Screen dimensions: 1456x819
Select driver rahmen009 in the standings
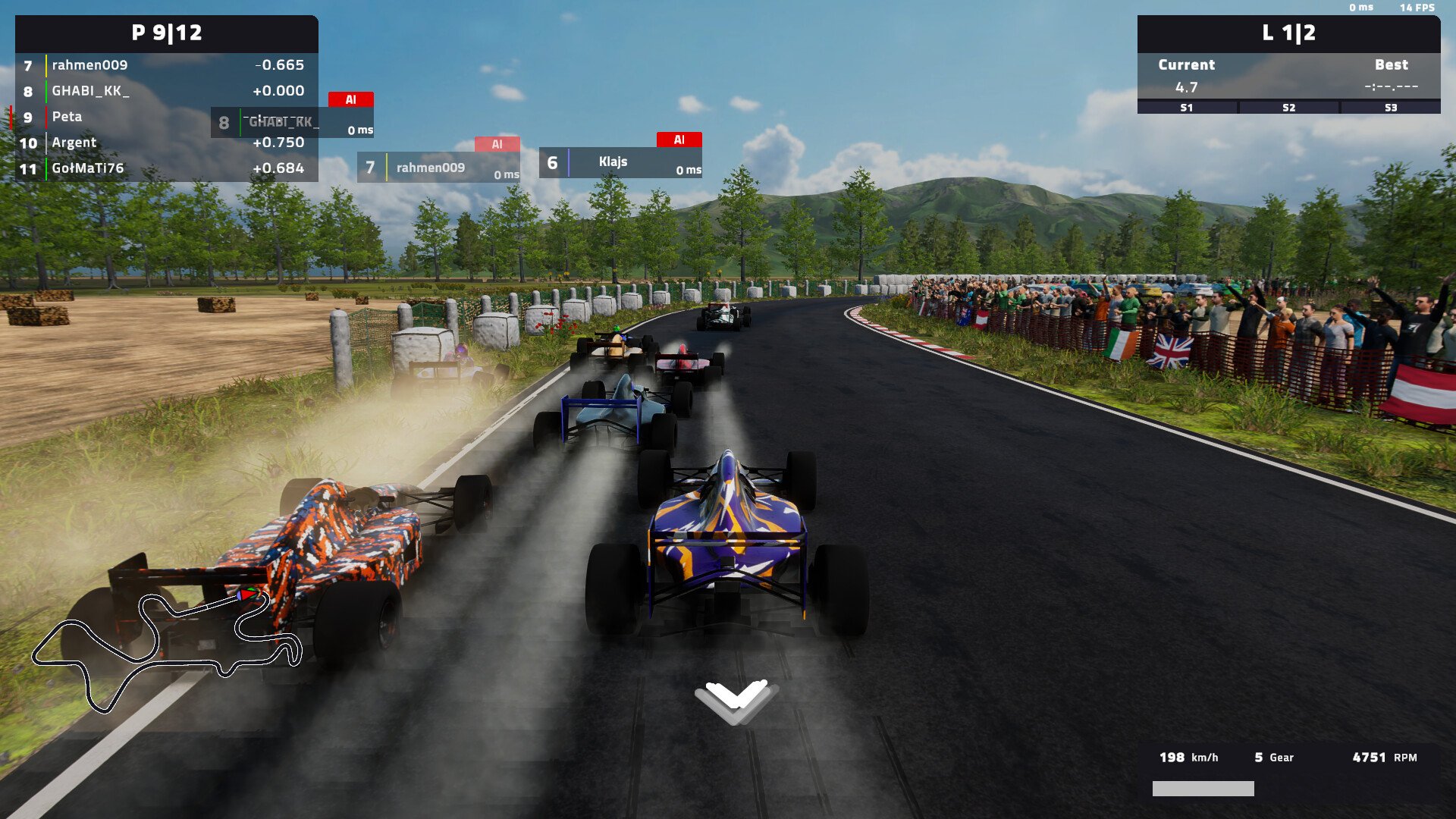(88, 65)
